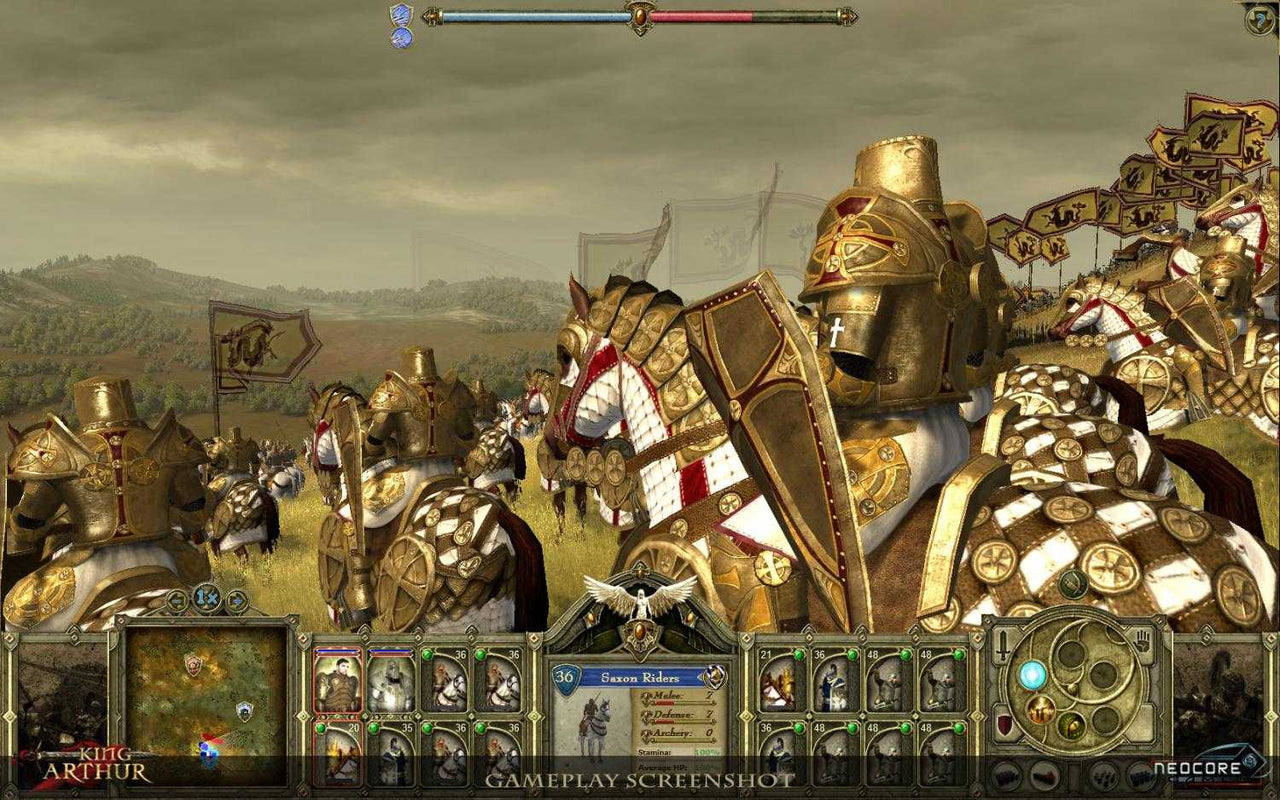Activate the glowing blue orb ability
Viewport: 1280px width, 800px height.
(x=1032, y=675)
